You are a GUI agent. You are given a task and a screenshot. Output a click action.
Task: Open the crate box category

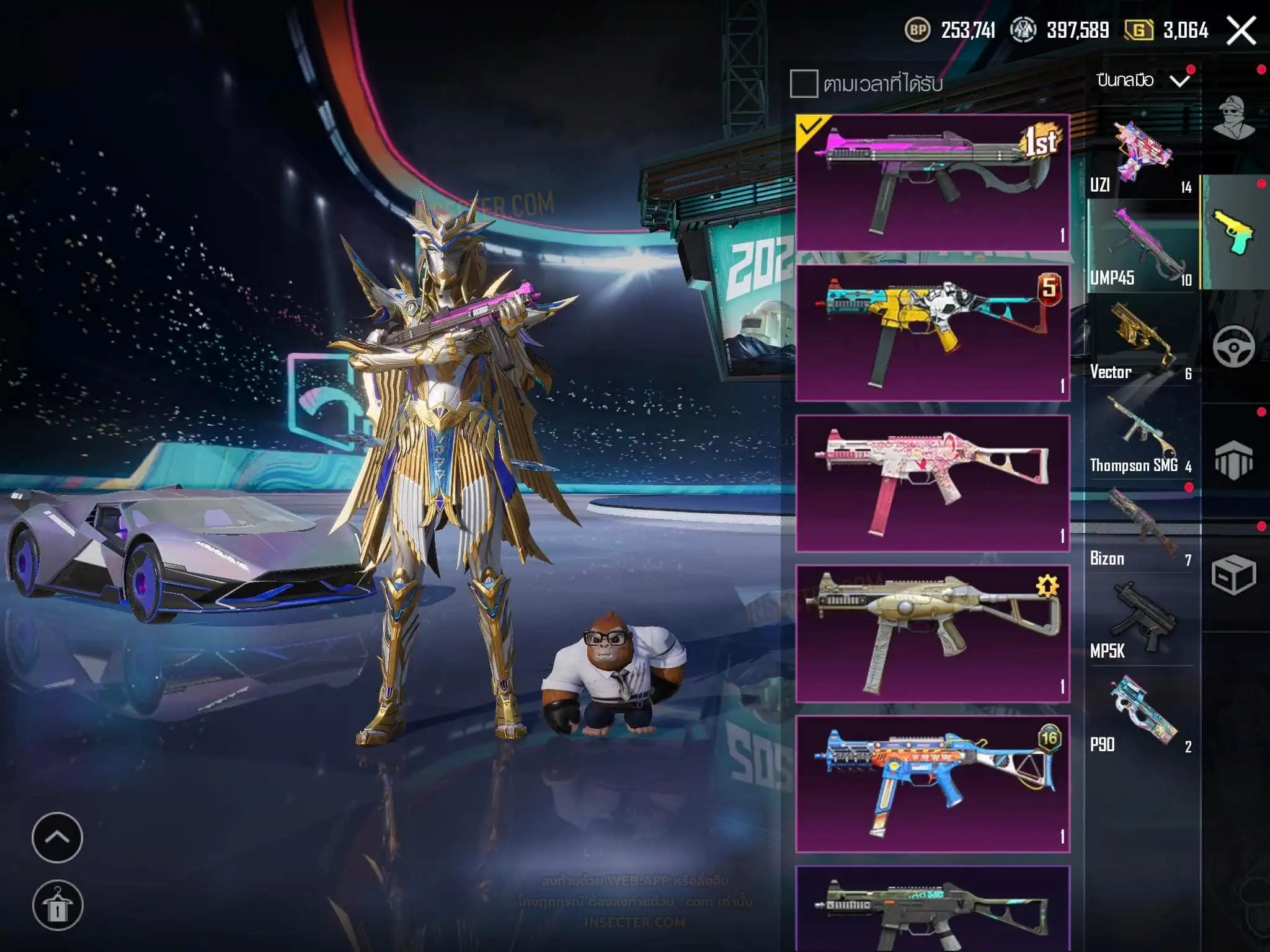coord(1234,575)
